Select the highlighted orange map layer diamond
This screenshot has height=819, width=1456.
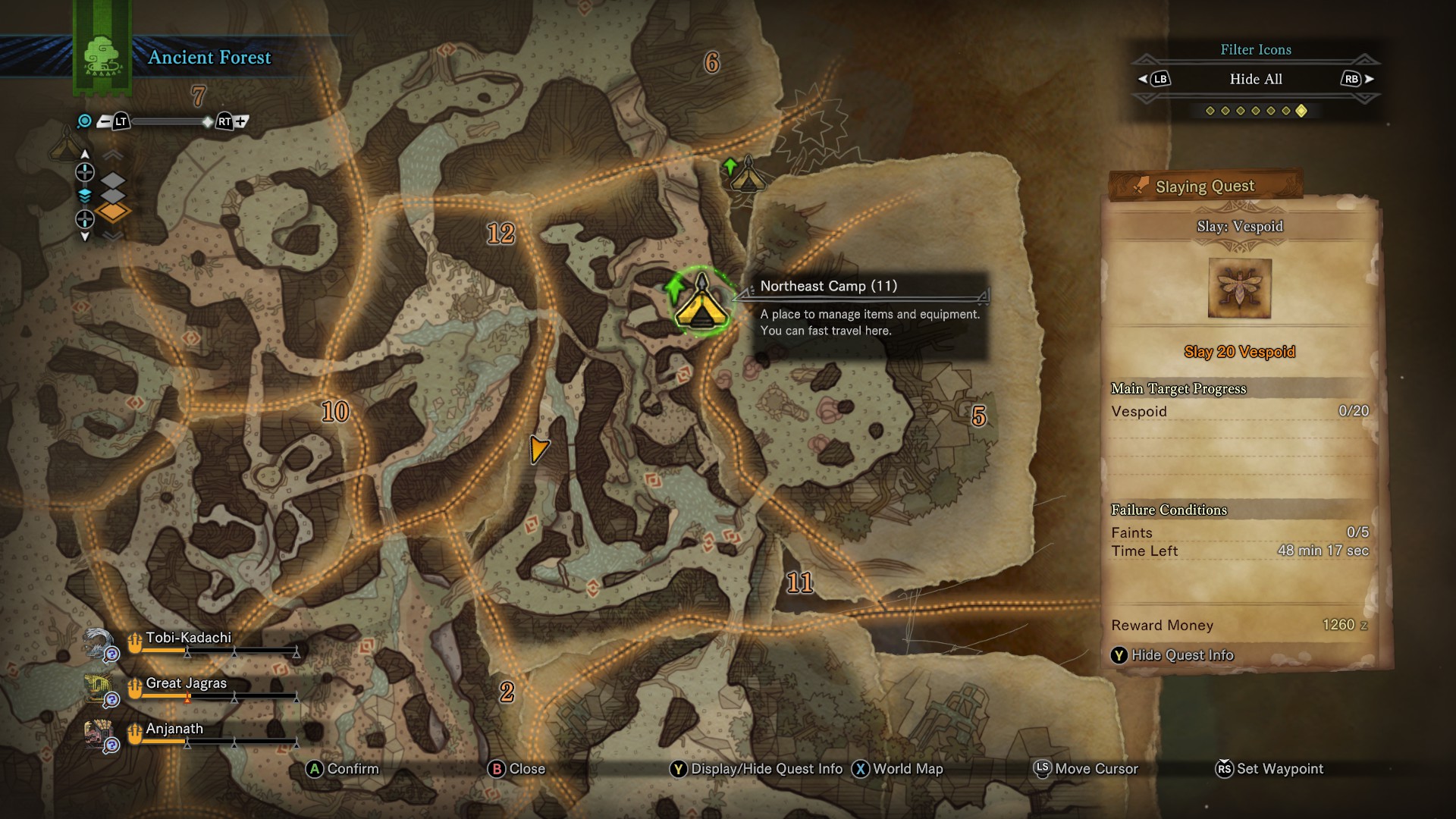pyautogui.click(x=112, y=212)
